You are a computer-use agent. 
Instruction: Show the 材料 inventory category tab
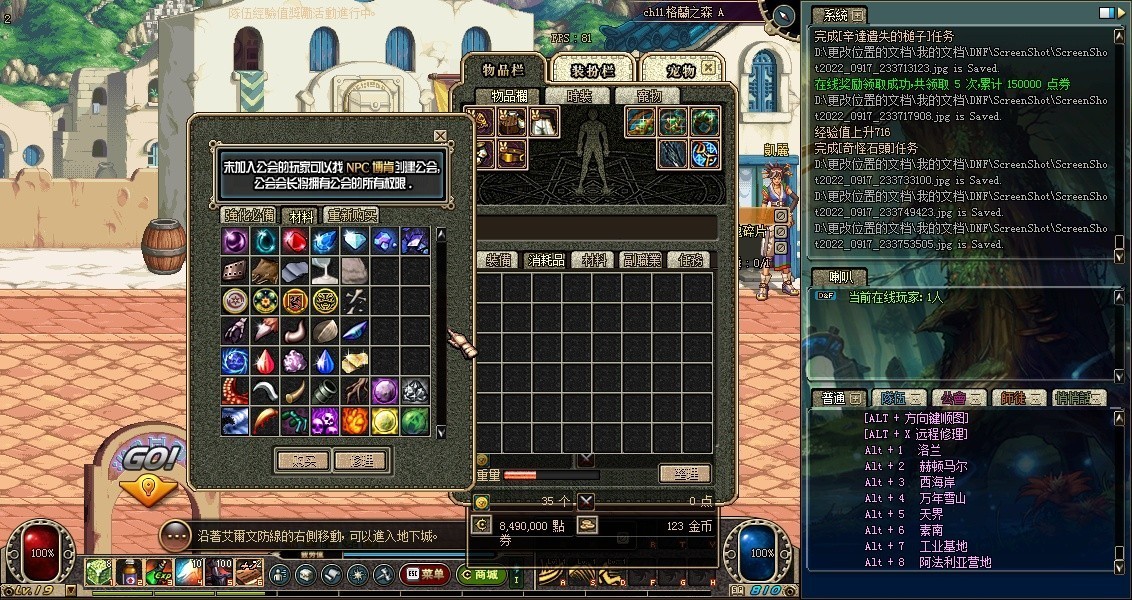[595, 260]
